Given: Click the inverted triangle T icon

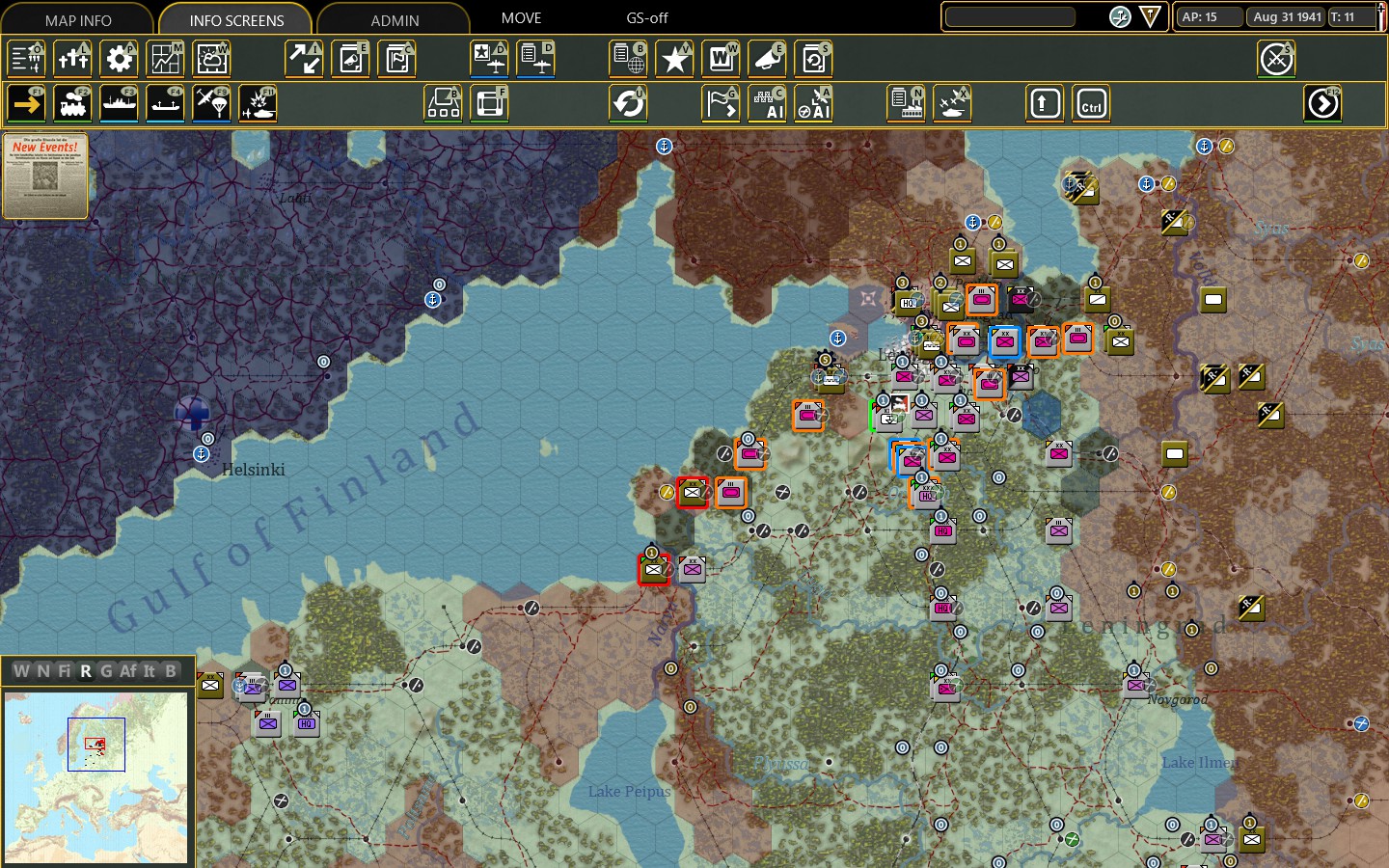Looking at the screenshot, I should (1151, 16).
